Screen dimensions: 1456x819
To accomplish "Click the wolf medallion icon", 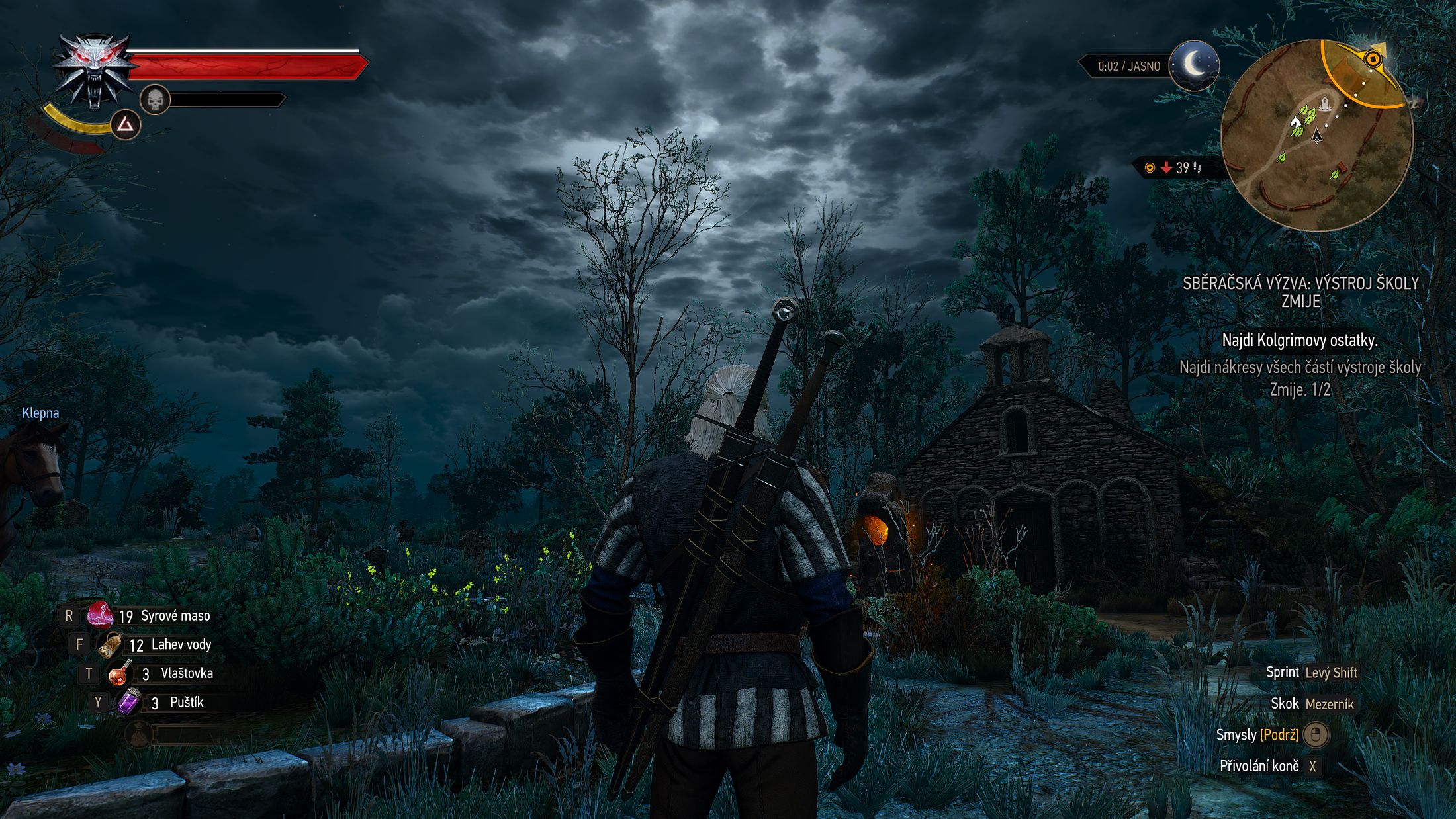I will [x=93, y=69].
